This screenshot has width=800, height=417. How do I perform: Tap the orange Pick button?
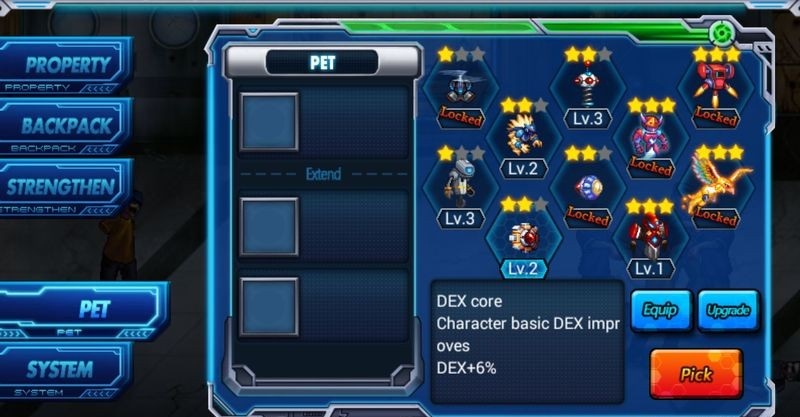695,374
